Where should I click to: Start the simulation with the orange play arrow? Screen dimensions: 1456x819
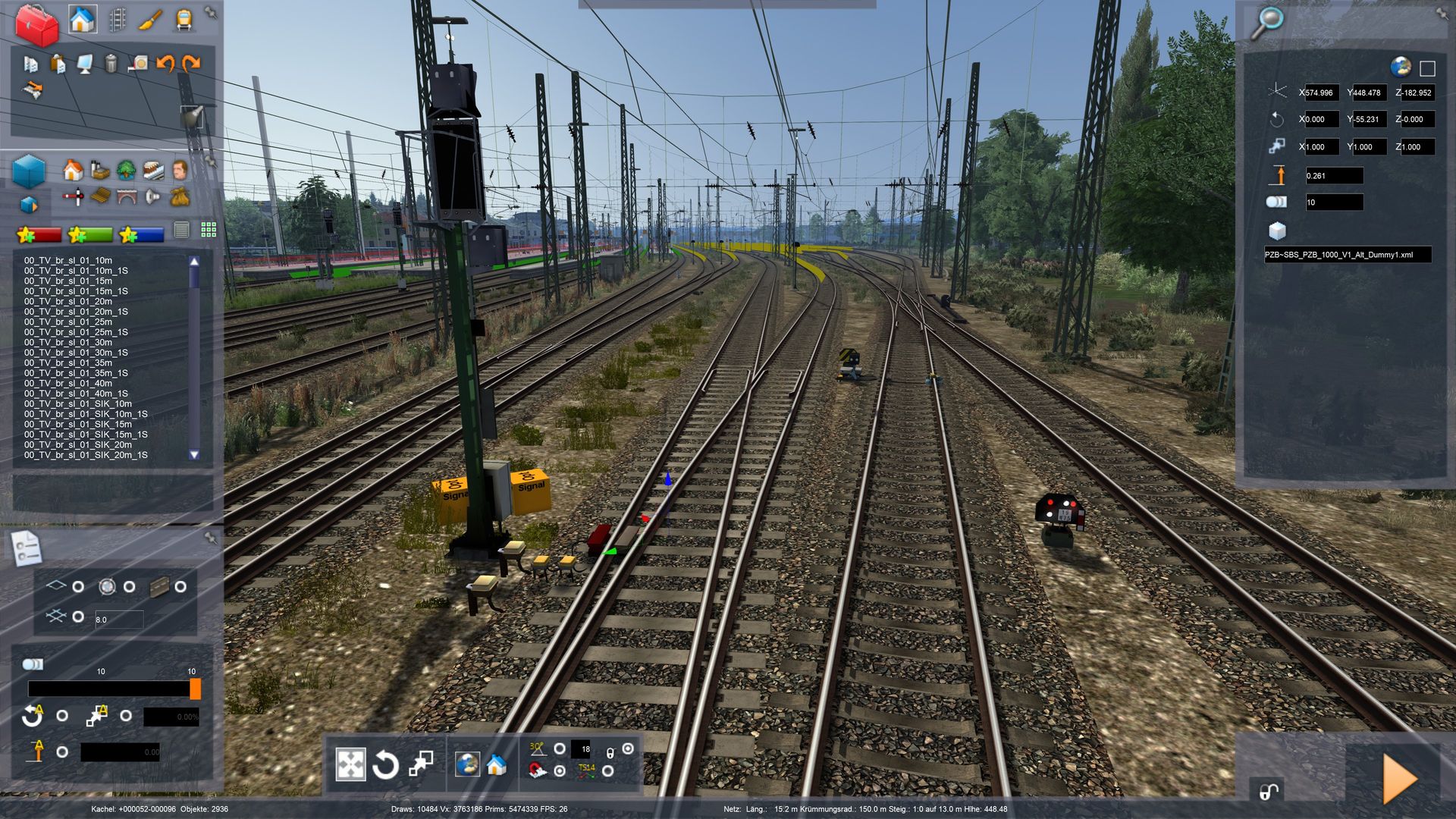1399,778
